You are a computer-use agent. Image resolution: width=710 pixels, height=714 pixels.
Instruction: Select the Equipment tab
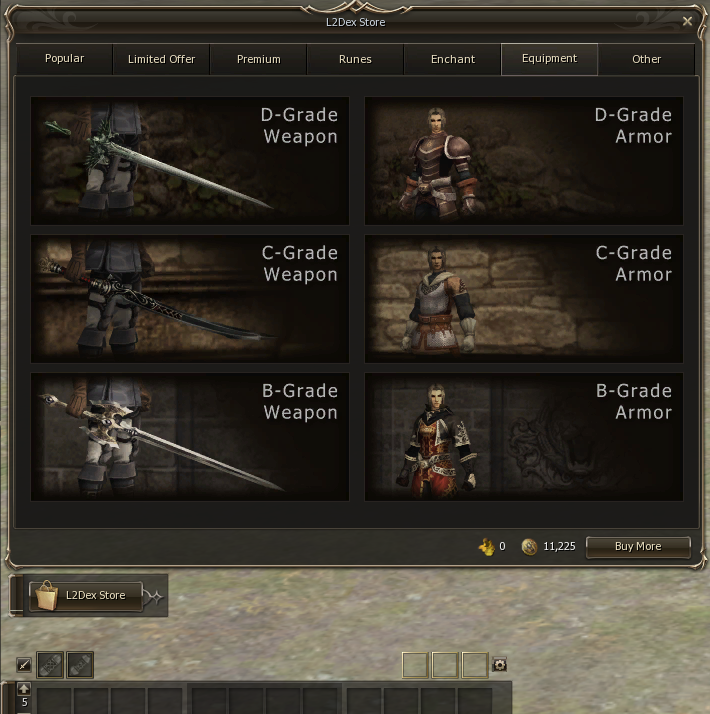(549, 59)
